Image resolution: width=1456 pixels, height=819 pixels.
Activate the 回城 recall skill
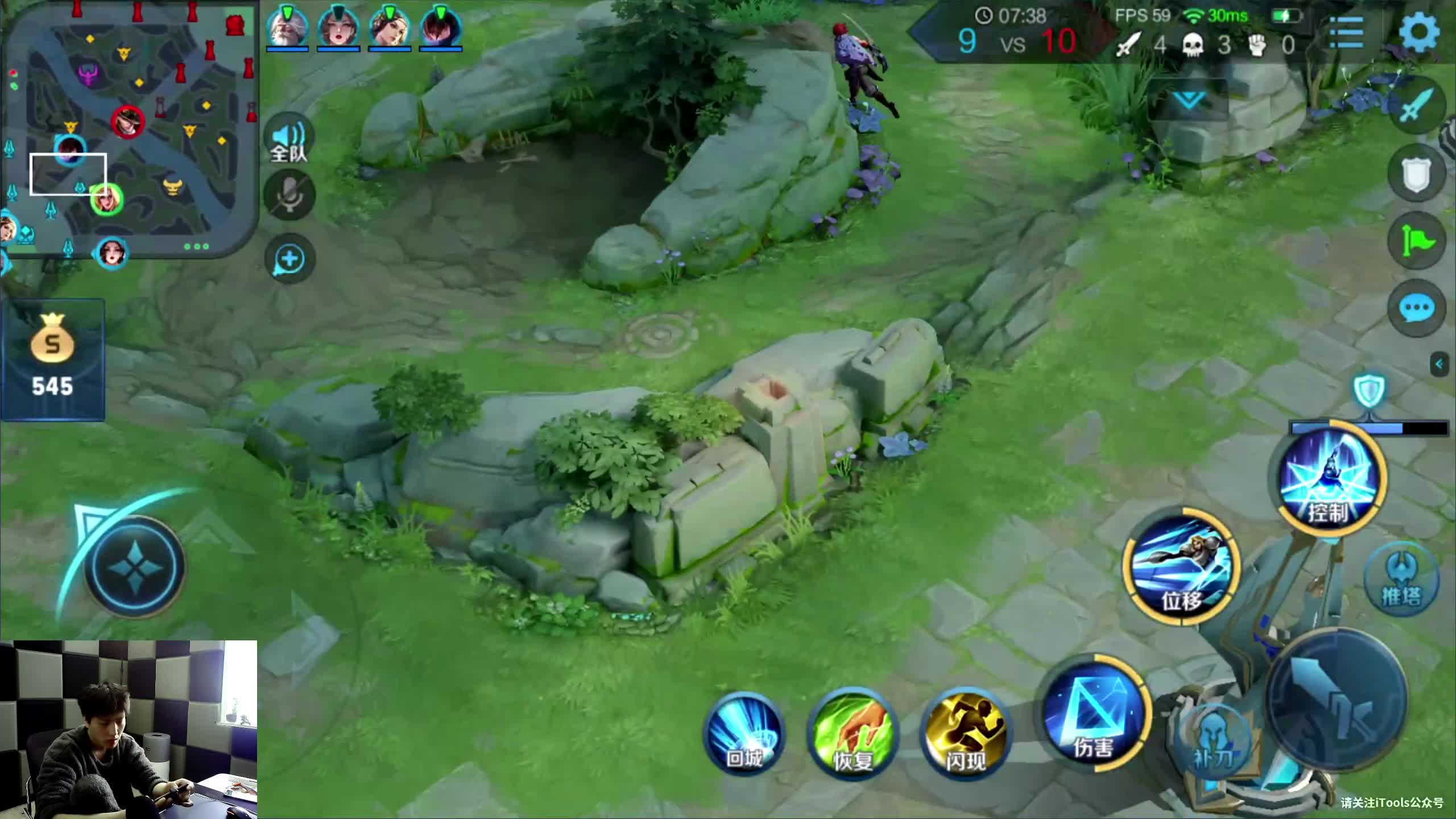pyautogui.click(x=744, y=734)
